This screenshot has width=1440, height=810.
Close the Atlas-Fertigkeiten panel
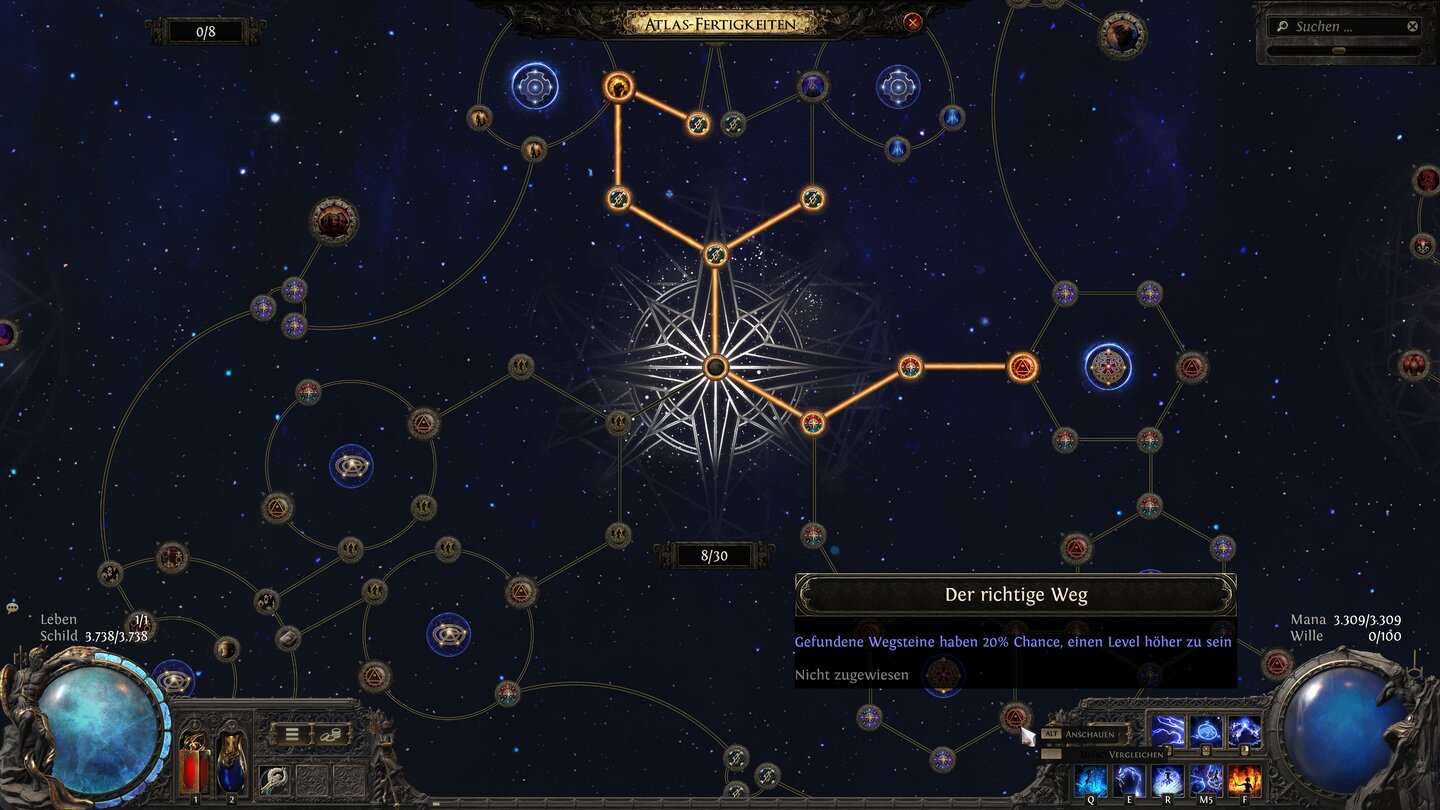(912, 22)
